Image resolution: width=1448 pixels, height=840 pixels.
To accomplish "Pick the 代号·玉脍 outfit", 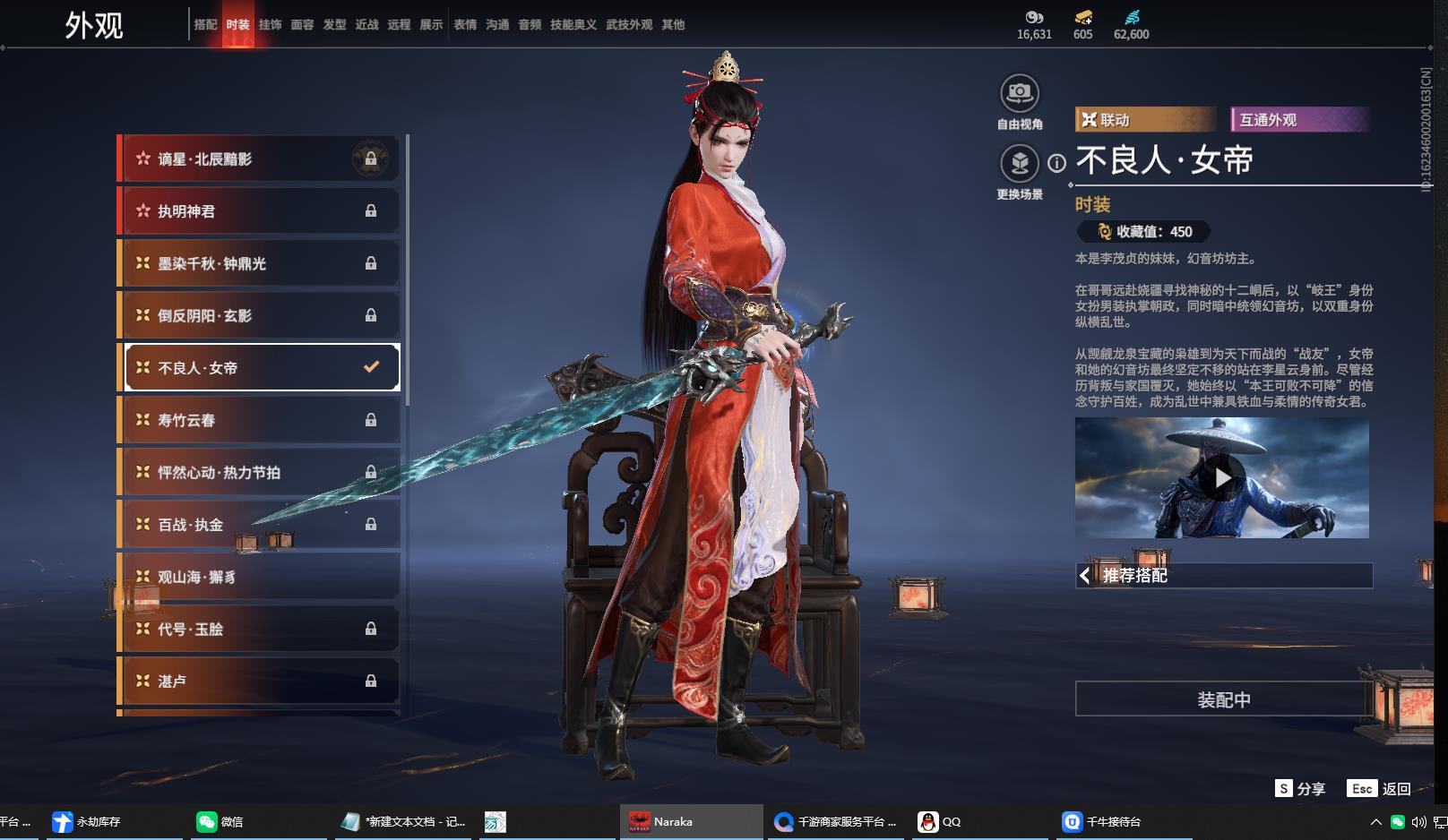I will coord(259,629).
